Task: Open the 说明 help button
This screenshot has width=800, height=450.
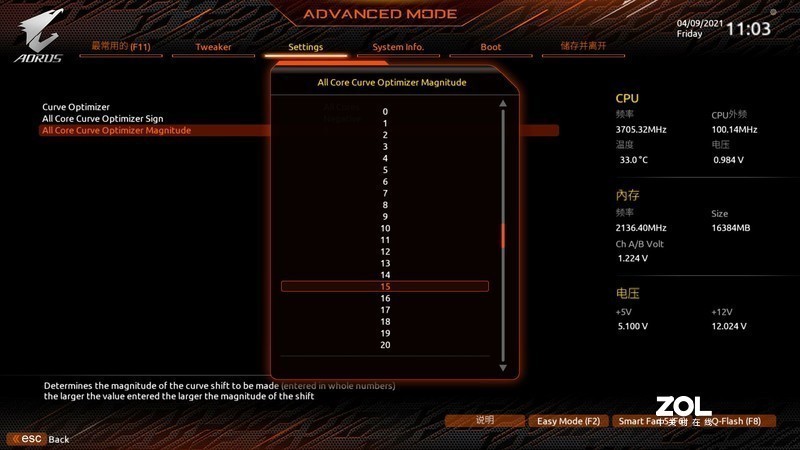Action: point(485,422)
